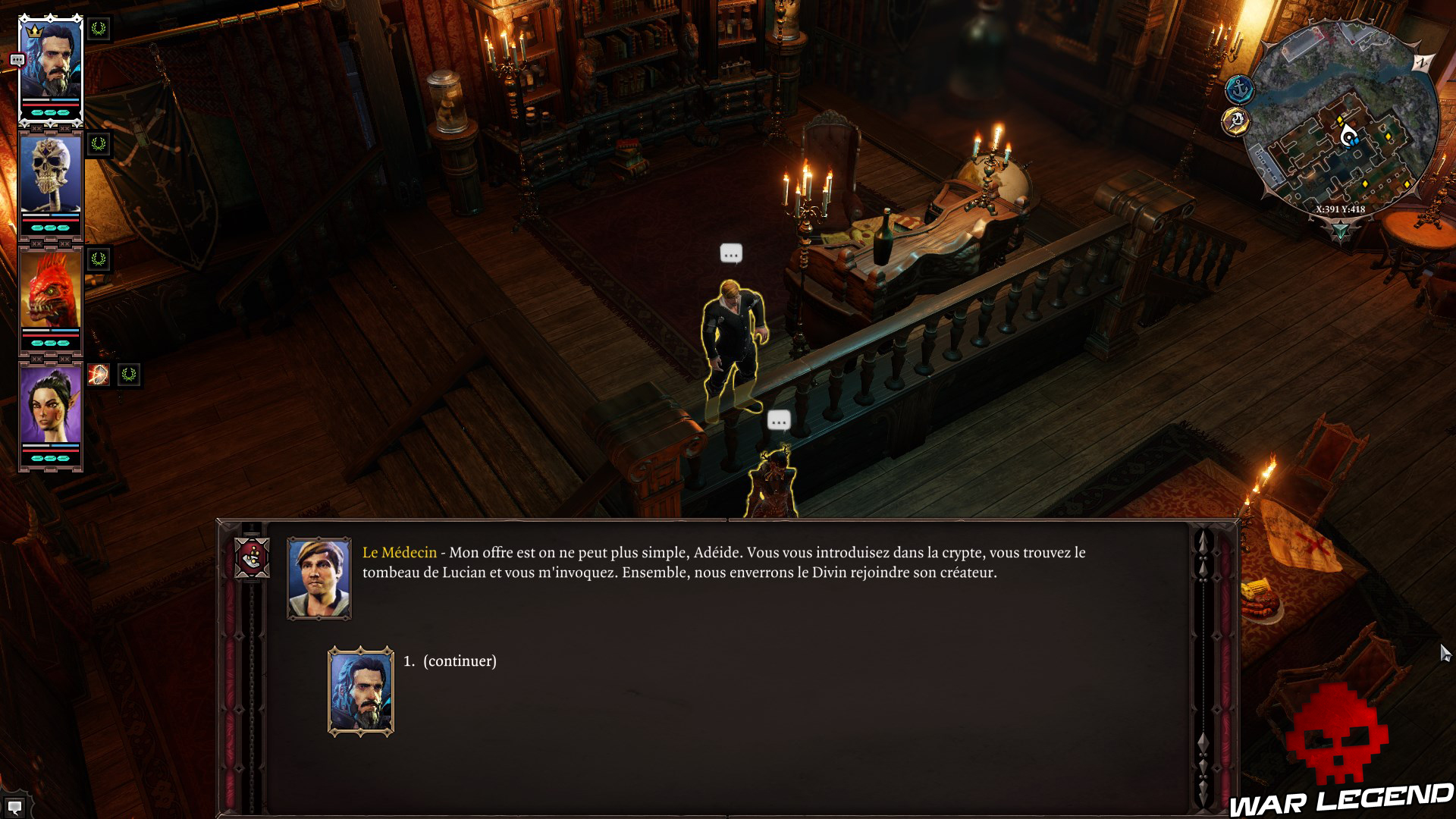Select the red lizard character portrait

tap(50, 287)
